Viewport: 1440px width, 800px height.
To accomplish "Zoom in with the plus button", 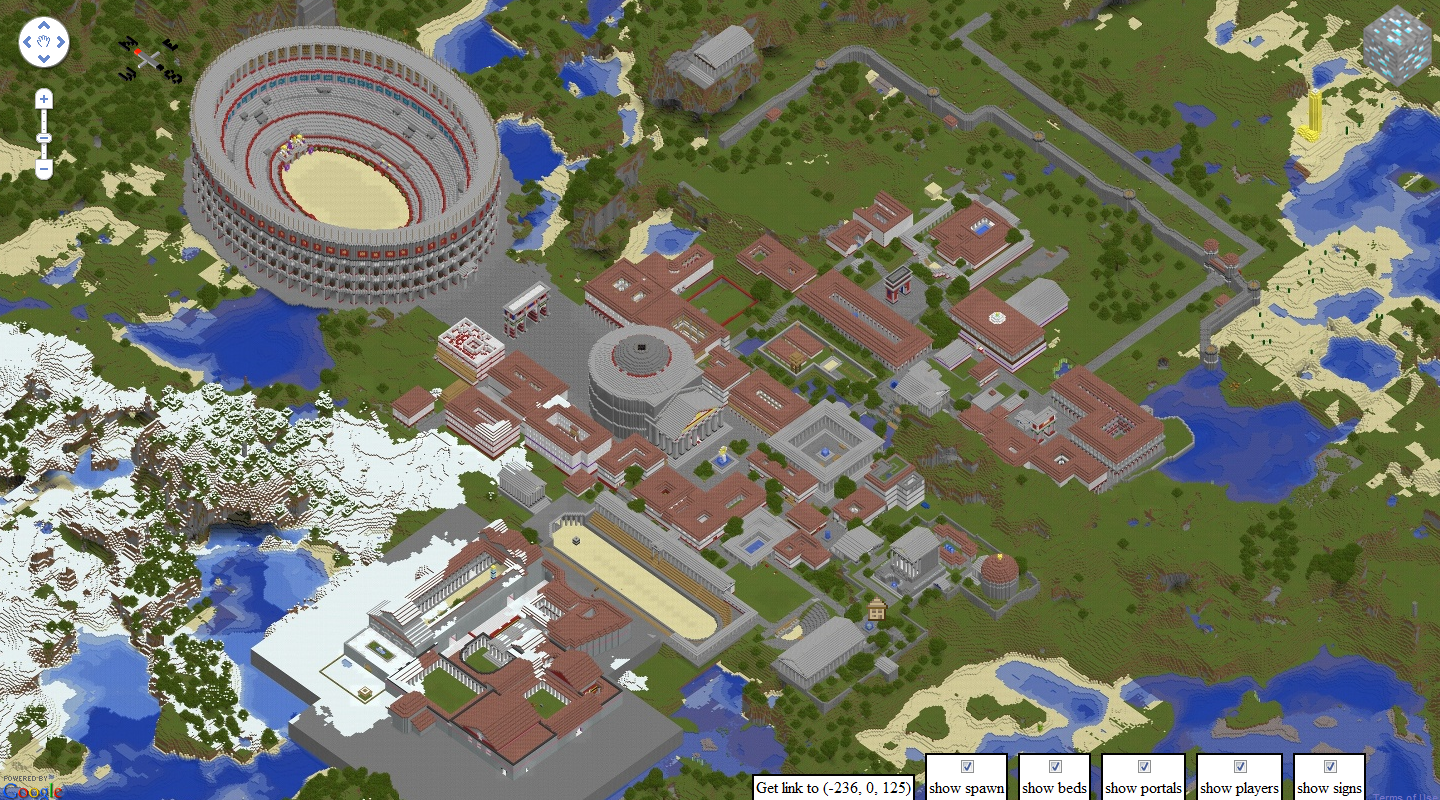I will coord(44,99).
